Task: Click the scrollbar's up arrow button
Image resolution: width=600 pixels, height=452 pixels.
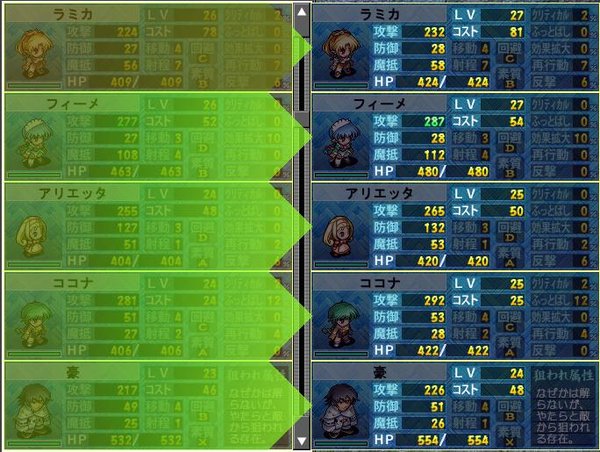Action: [x=301, y=11]
